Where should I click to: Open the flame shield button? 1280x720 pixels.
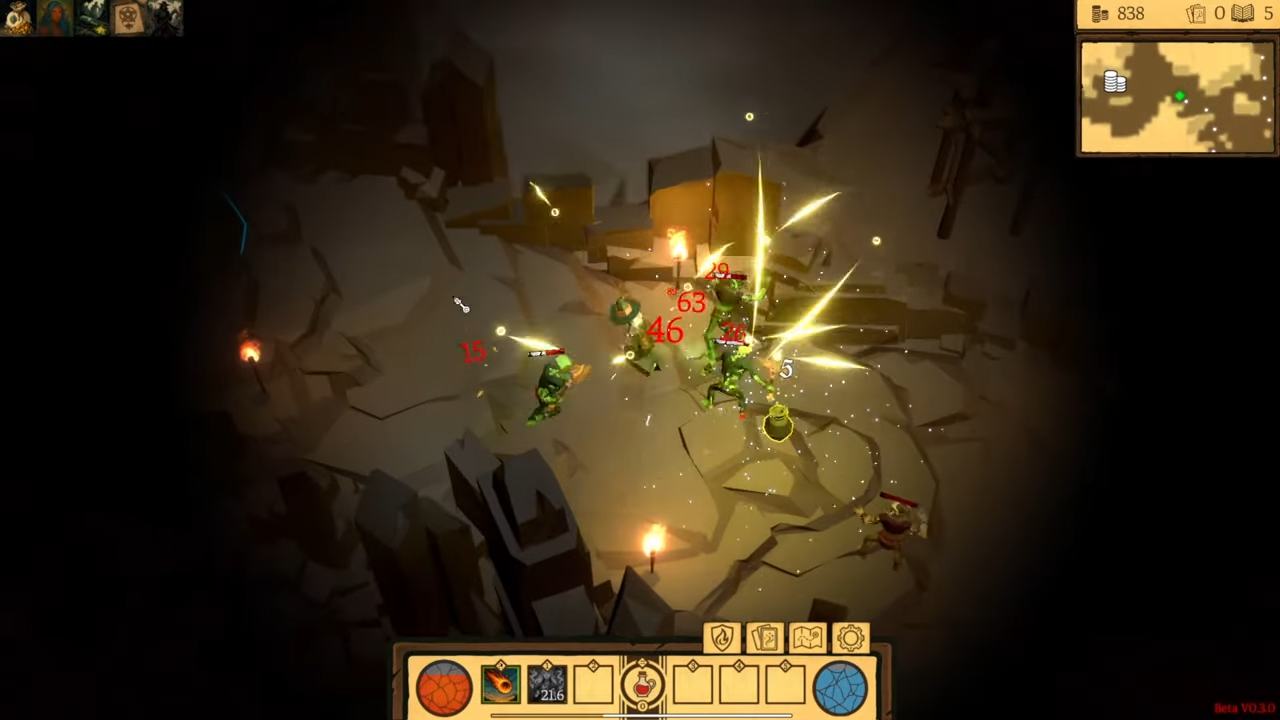tap(722, 638)
